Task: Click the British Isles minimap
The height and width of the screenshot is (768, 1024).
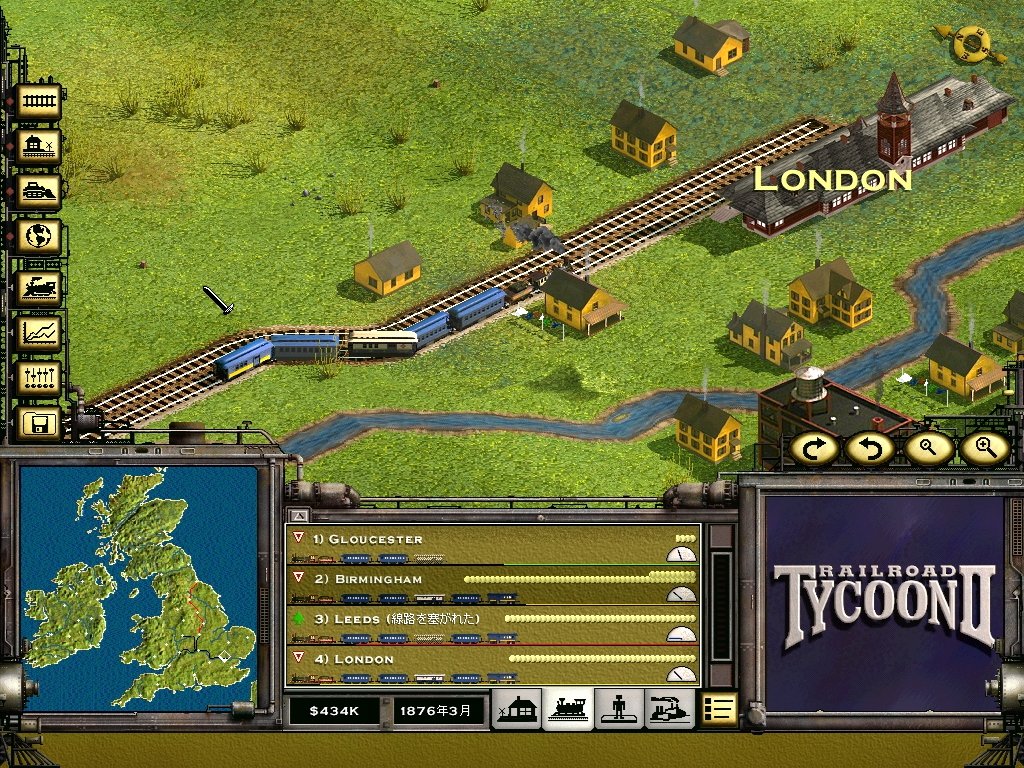Action: pos(138,587)
